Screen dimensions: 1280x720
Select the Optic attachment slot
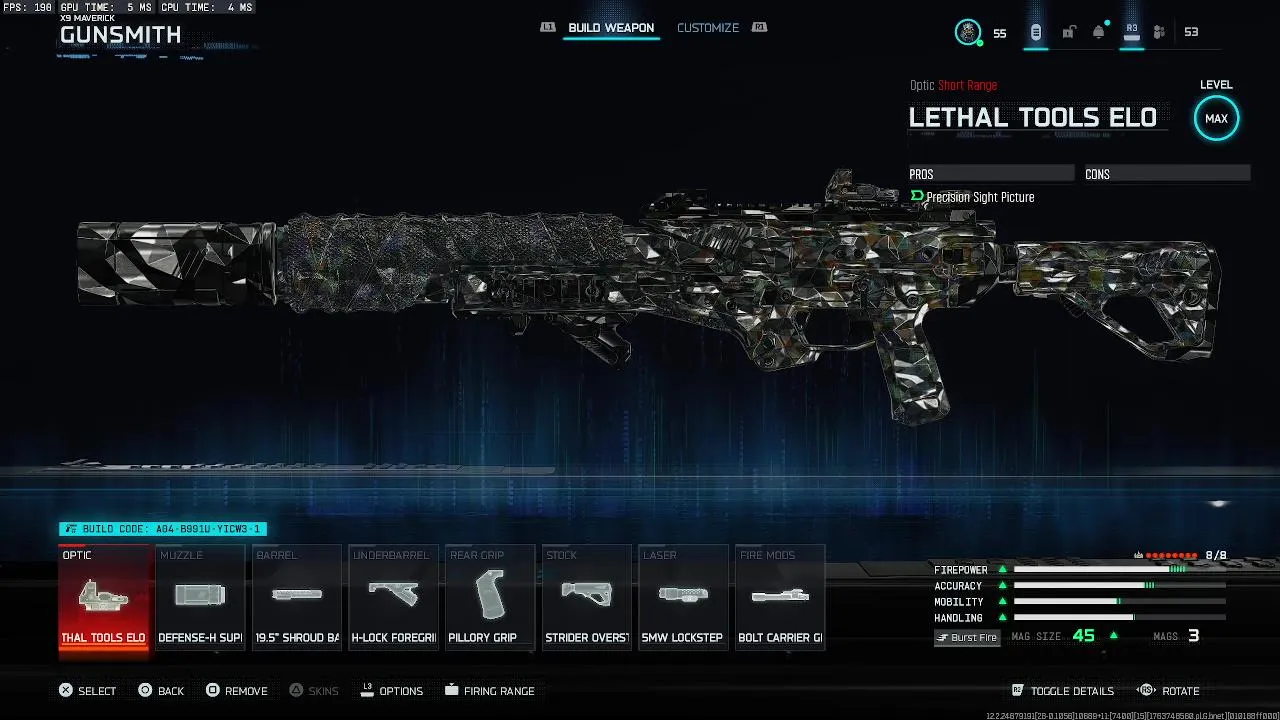click(104, 598)
